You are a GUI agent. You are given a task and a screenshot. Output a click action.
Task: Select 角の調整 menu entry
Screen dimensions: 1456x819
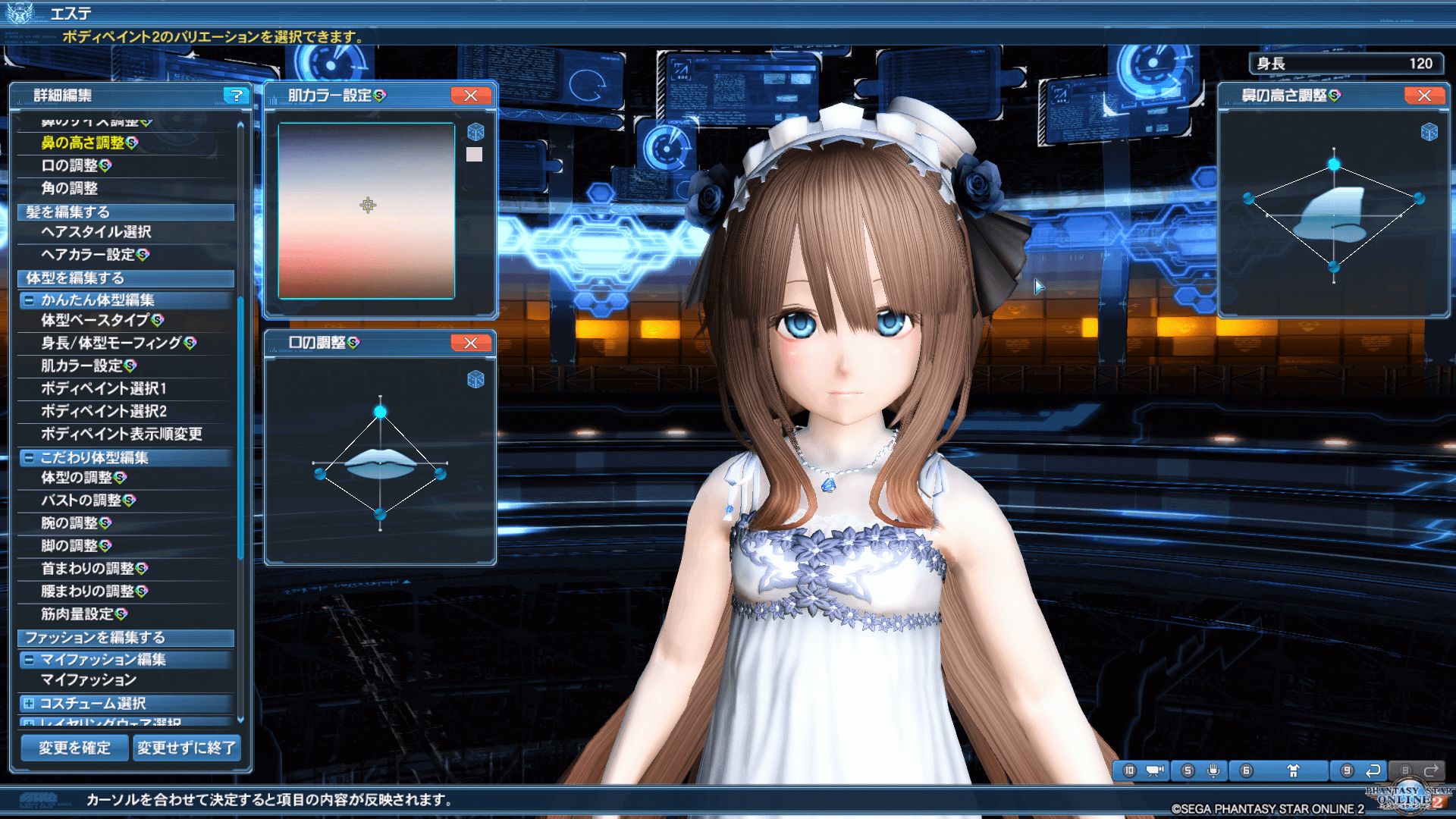click(x=70, y=188)
